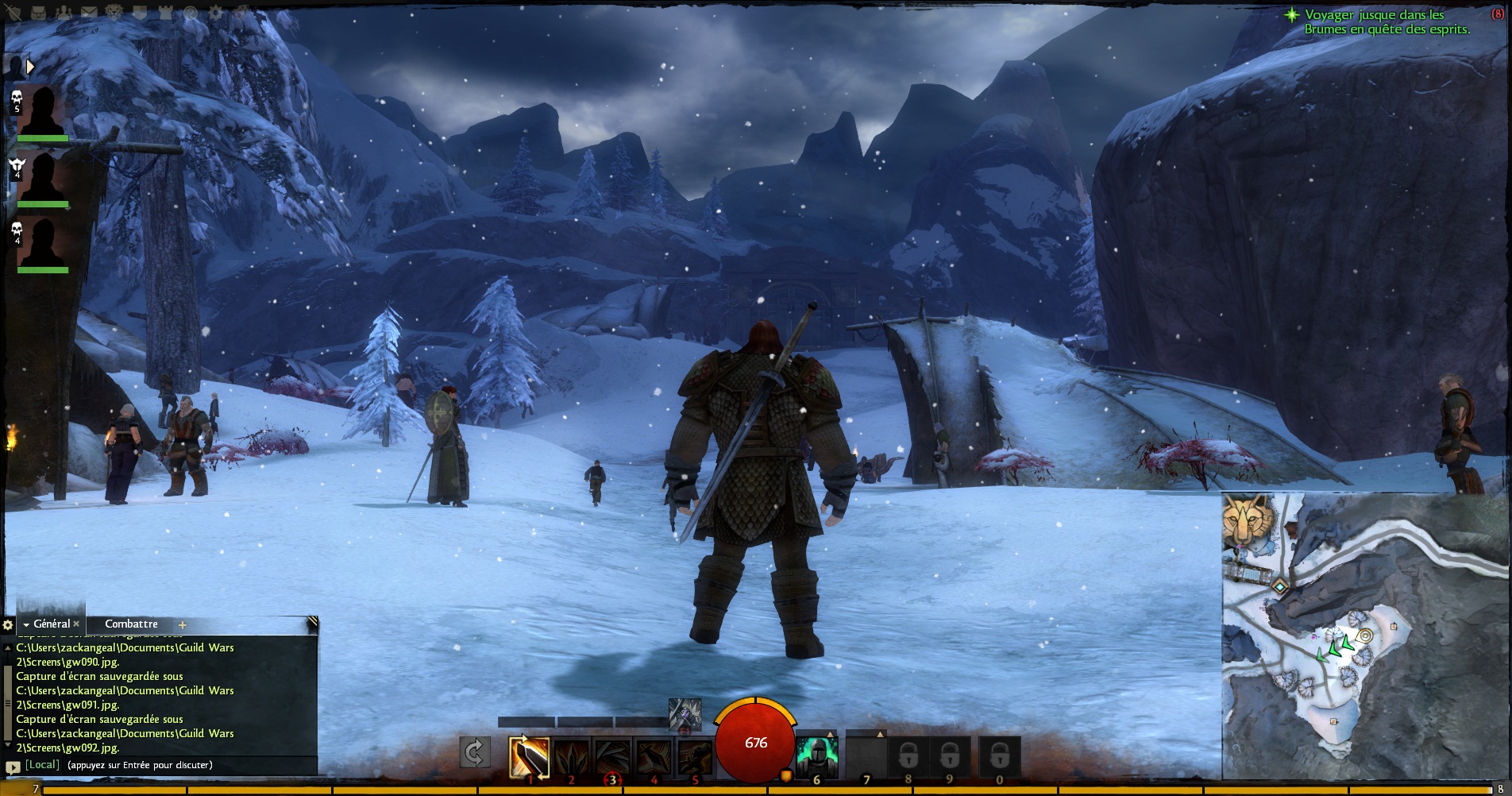The image size is (1512, 796).
Task: Open the help question mark icon
Action: pos(191,14)
